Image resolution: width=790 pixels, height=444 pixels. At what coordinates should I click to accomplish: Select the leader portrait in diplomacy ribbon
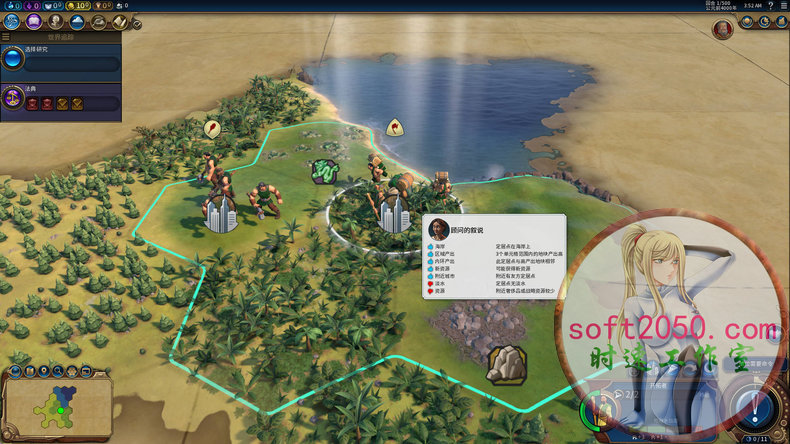point(722,28)
